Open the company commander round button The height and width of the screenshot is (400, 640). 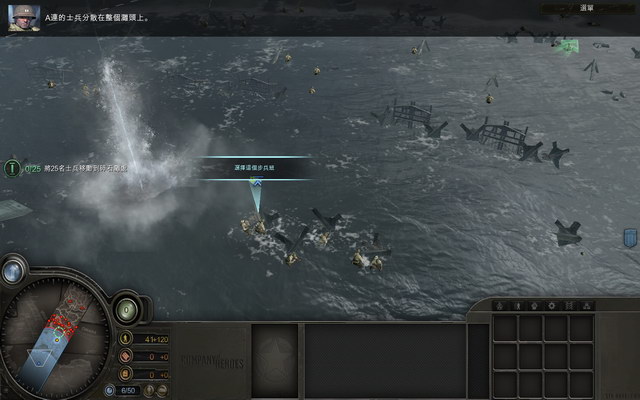point(127,309)
